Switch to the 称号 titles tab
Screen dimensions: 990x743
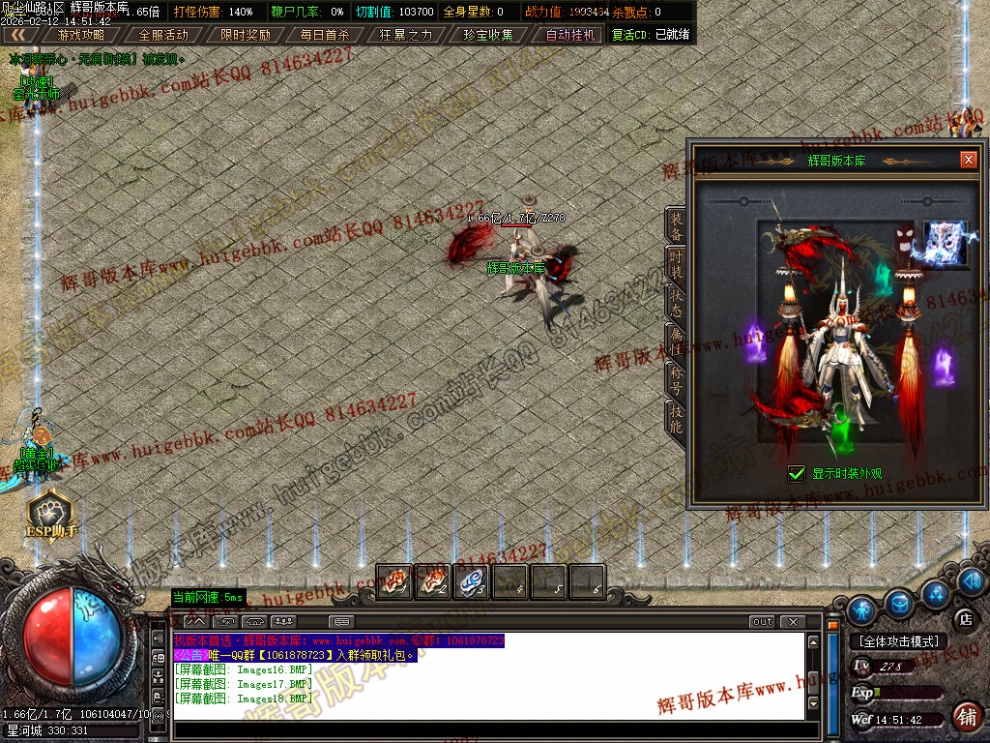pos(677,380)
